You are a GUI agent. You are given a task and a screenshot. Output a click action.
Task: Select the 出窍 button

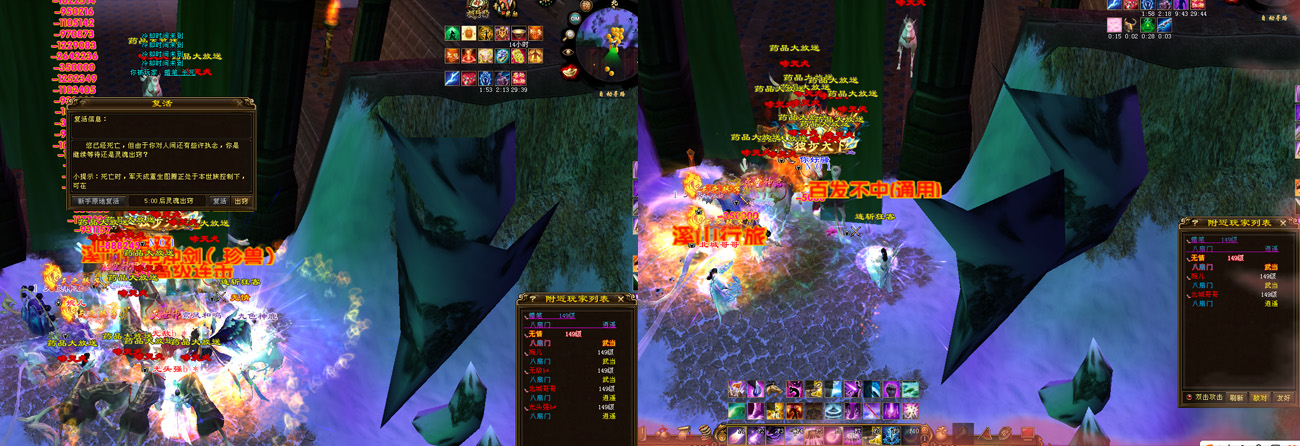[x=241, y=201]
